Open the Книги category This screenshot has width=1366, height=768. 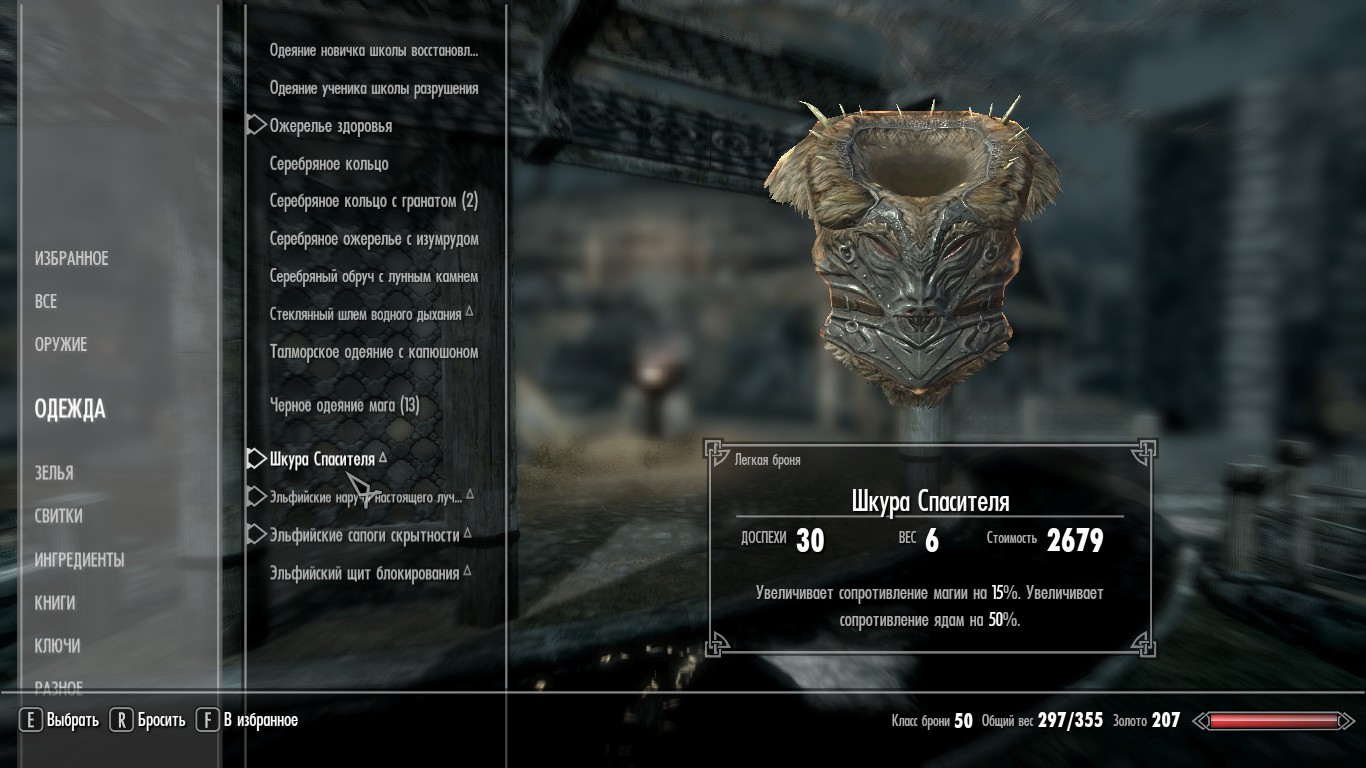click(55, 603)
